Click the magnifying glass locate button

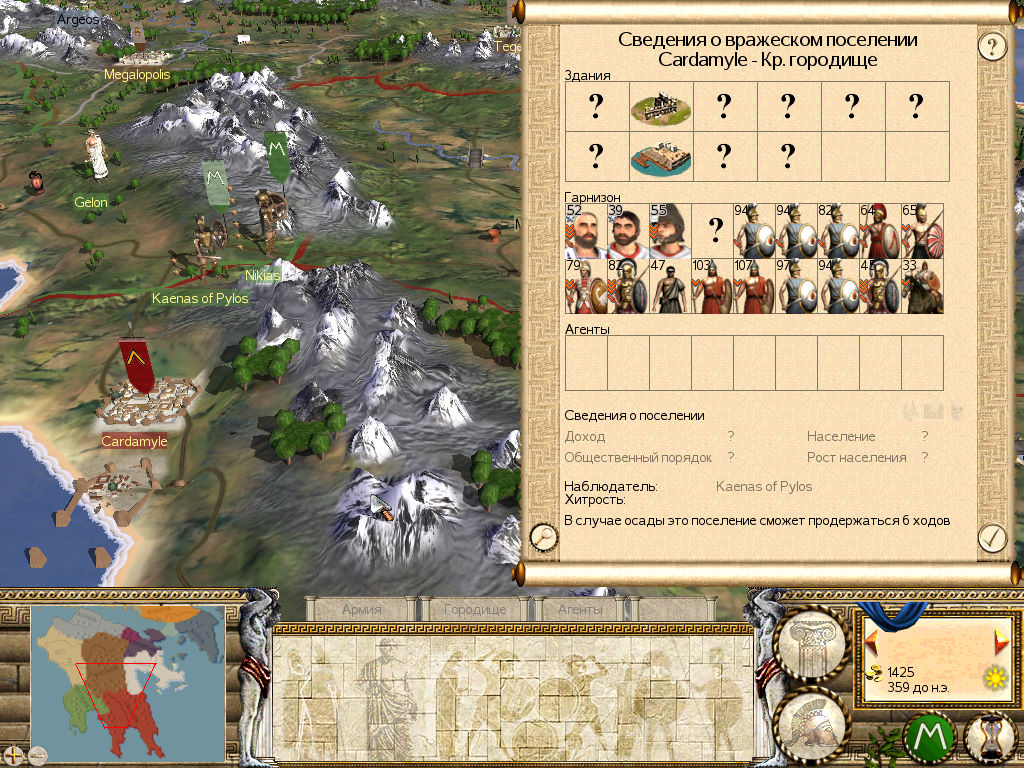544,538
